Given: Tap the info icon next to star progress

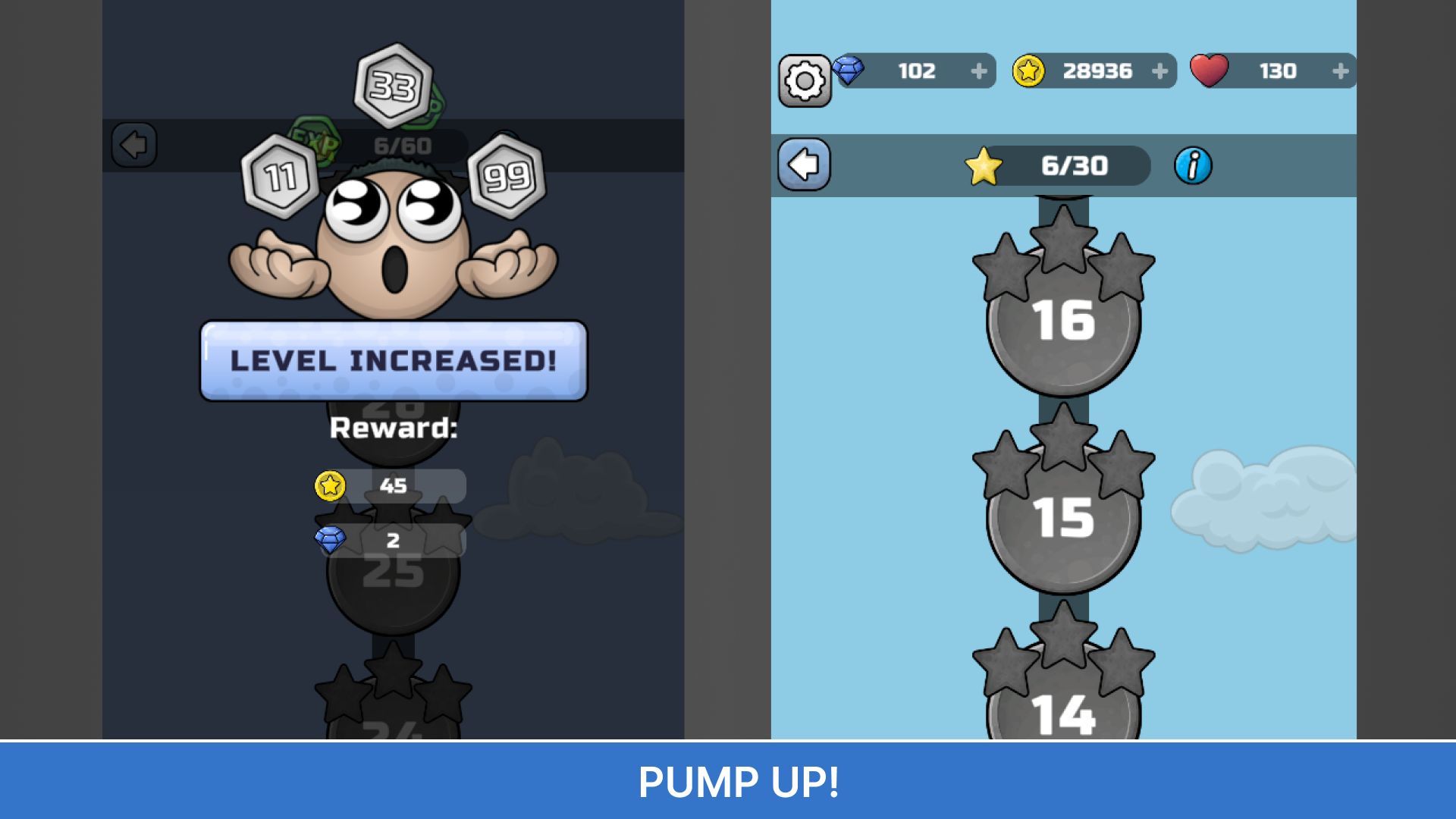Looking at the screenshot, I should pos(1192,166).
